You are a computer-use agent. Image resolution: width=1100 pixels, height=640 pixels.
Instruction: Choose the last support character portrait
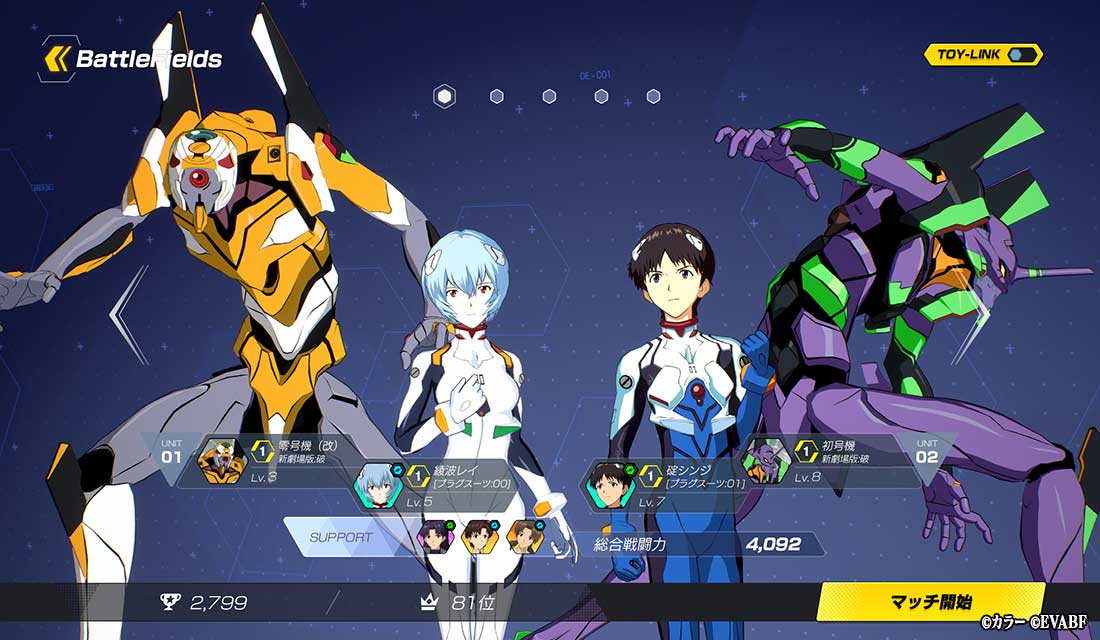pyautogui.click(x=525, y=537)
